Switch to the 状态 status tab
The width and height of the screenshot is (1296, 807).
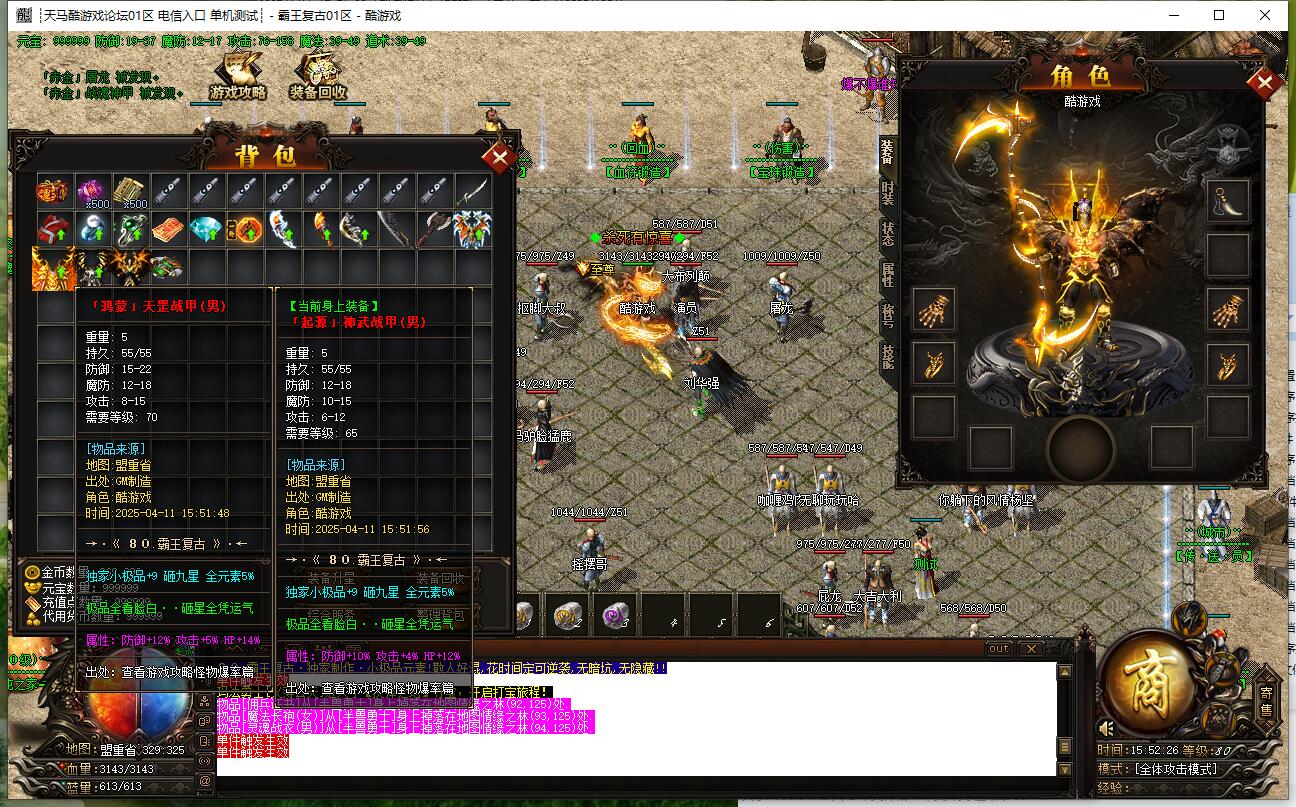(887, 234)
